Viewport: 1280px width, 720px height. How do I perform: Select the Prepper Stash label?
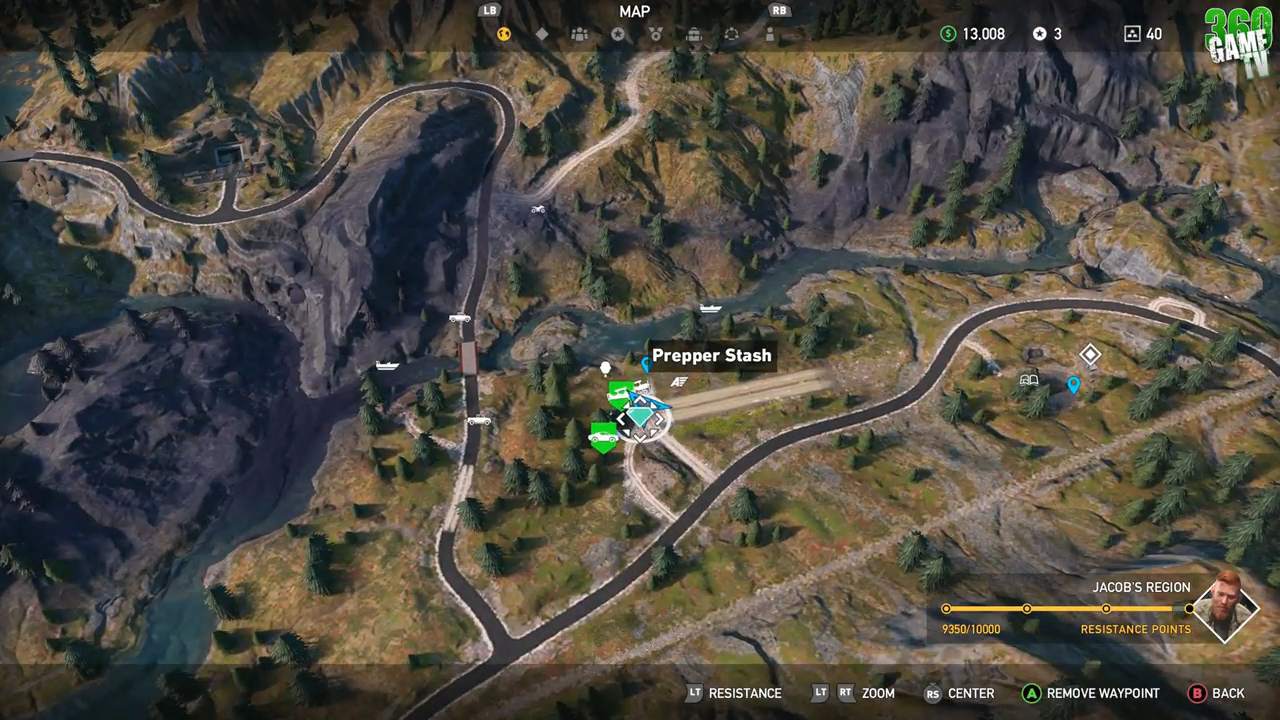[711, 355]
